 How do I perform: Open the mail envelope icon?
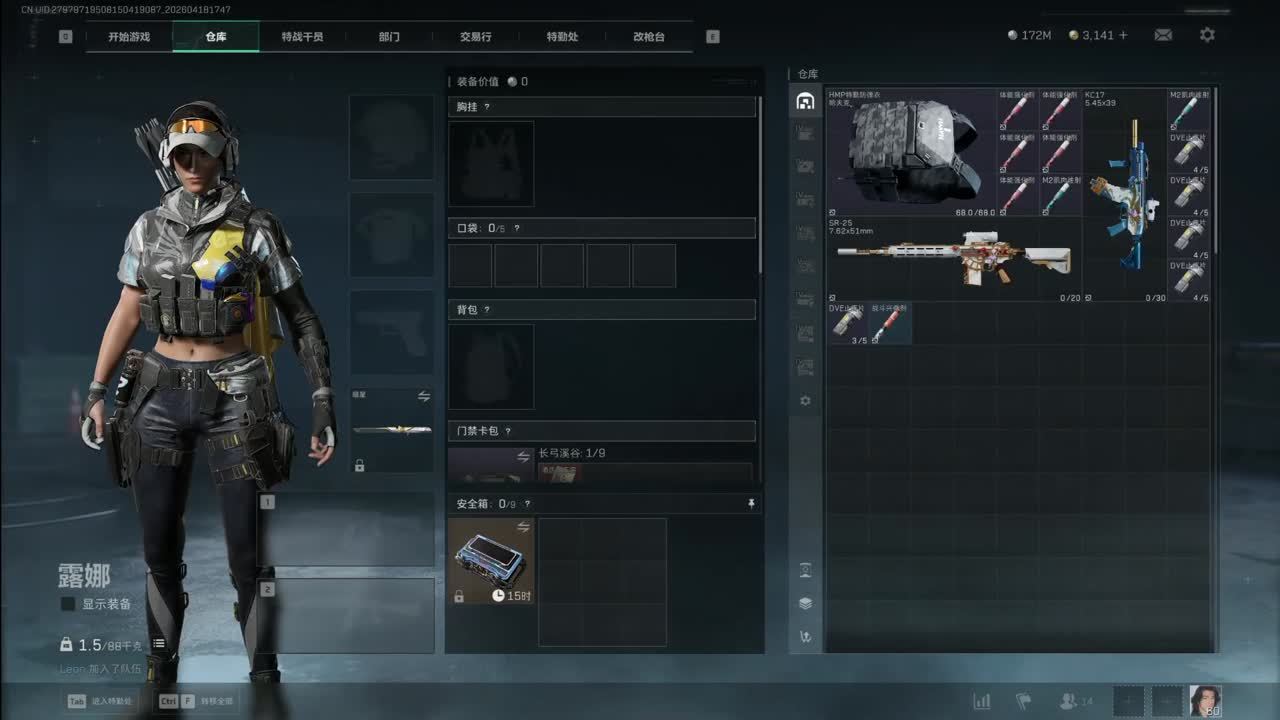[x=1163, y=35]
